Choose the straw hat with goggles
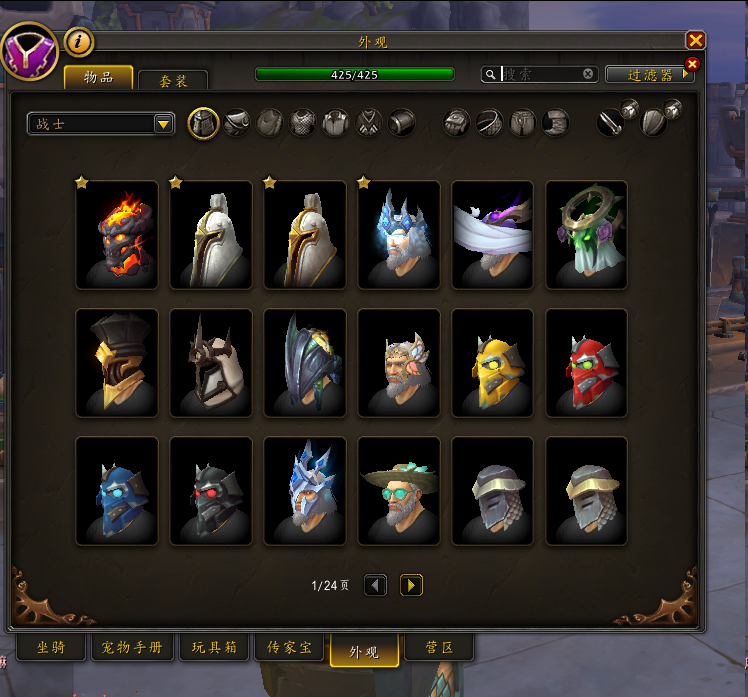 tap(399, 491)
